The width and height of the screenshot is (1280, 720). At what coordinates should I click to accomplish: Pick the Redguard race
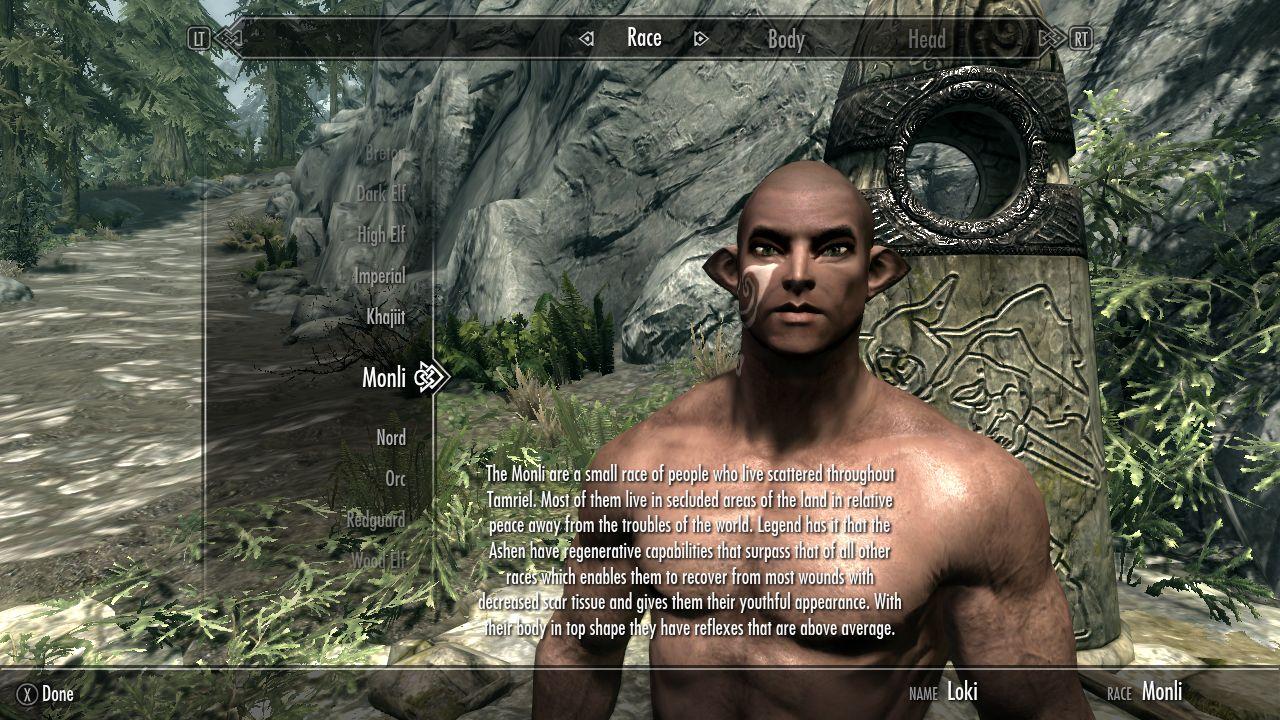tap(376, 520)
